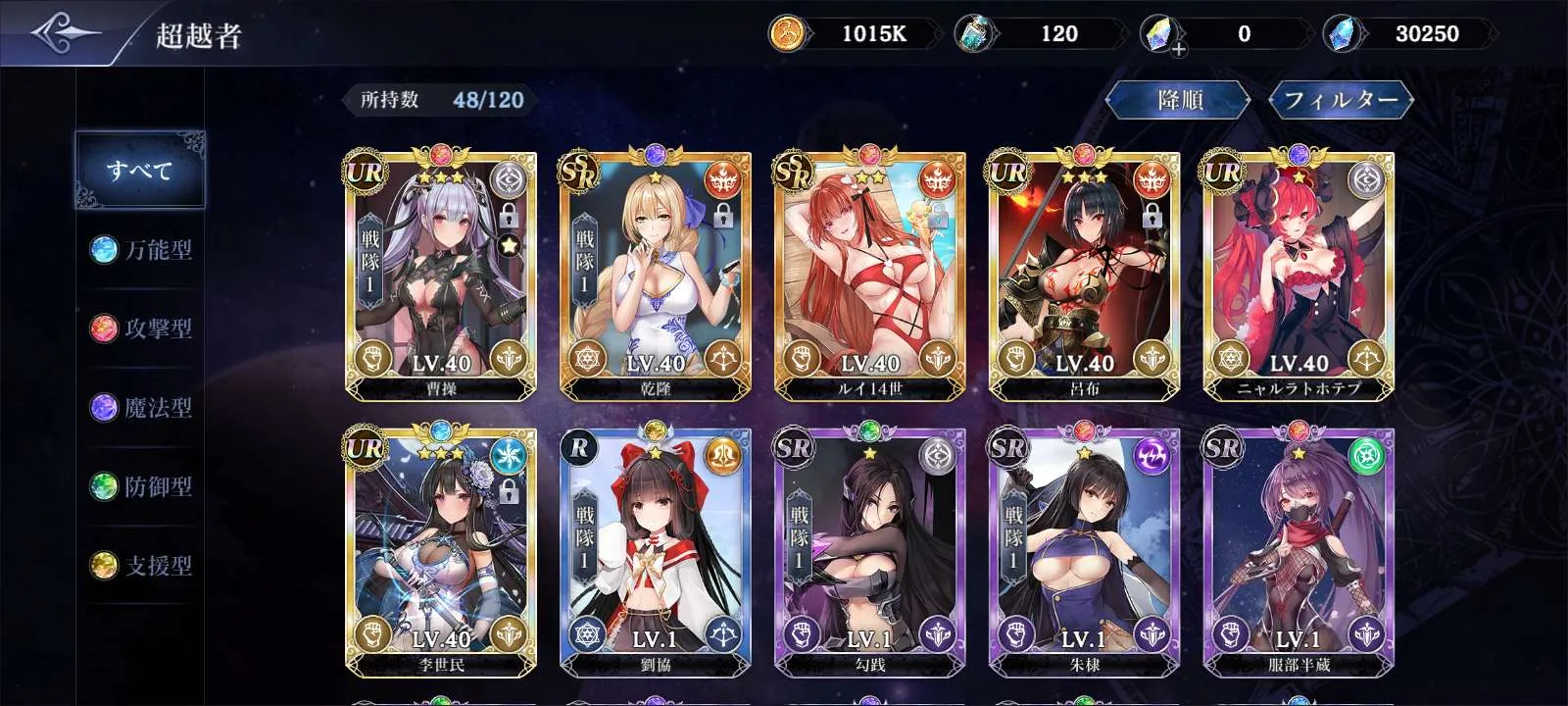Select the 李世民 UR card
This screenshot has width=1568, height=706.
[441, 551]
